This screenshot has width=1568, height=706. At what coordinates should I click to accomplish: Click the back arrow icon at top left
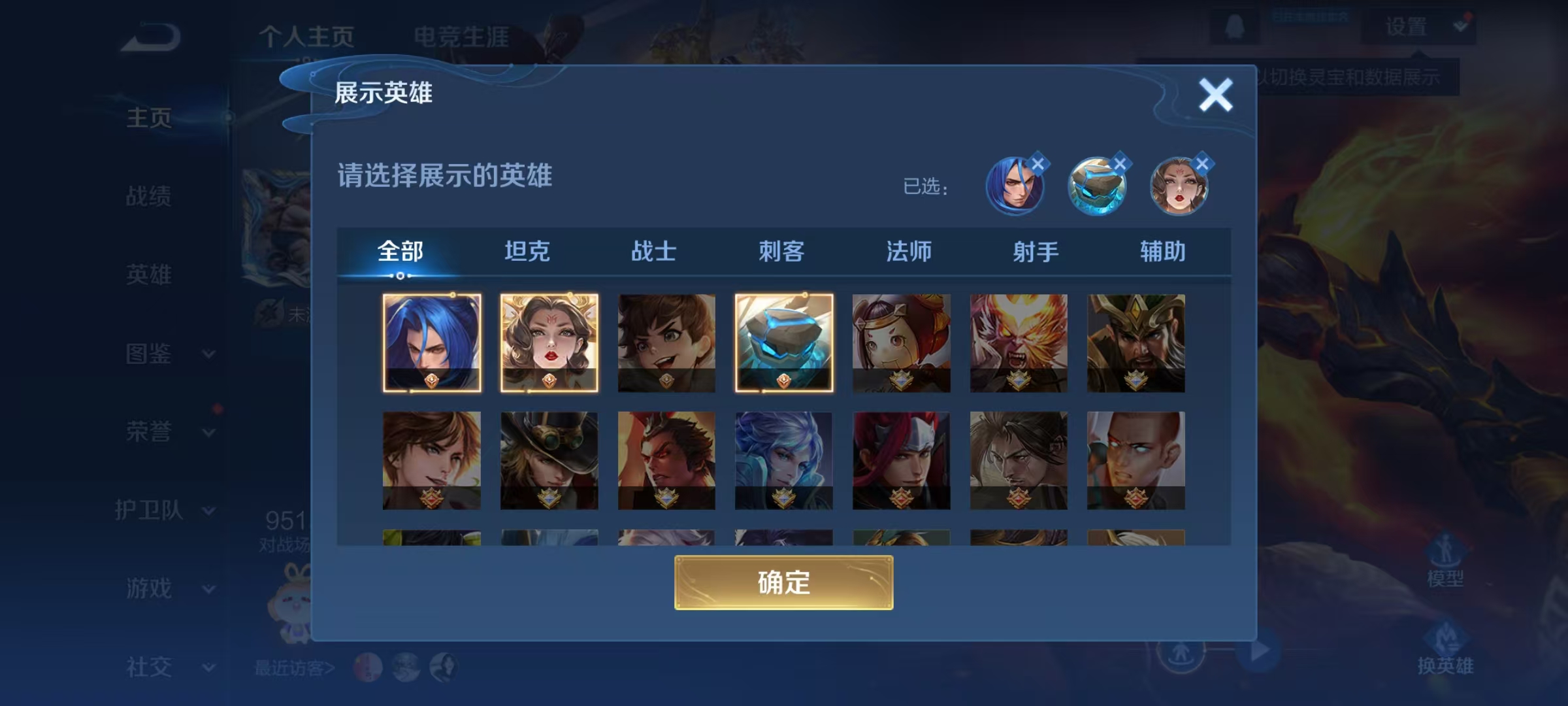coord(149,36)
